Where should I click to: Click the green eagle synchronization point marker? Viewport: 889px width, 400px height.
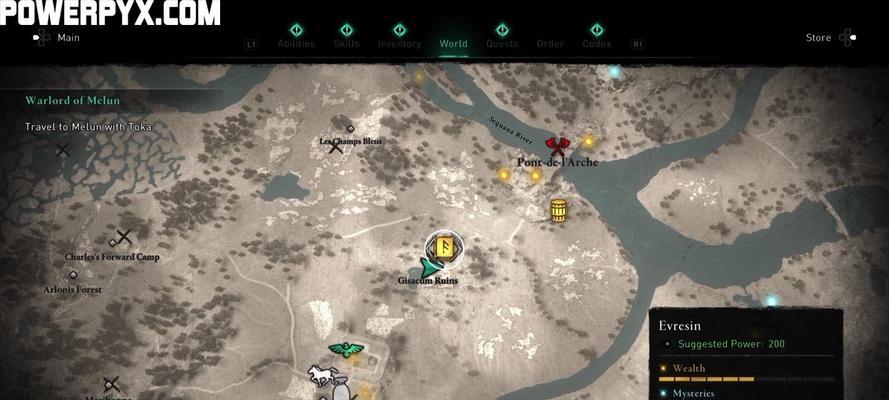346,350
